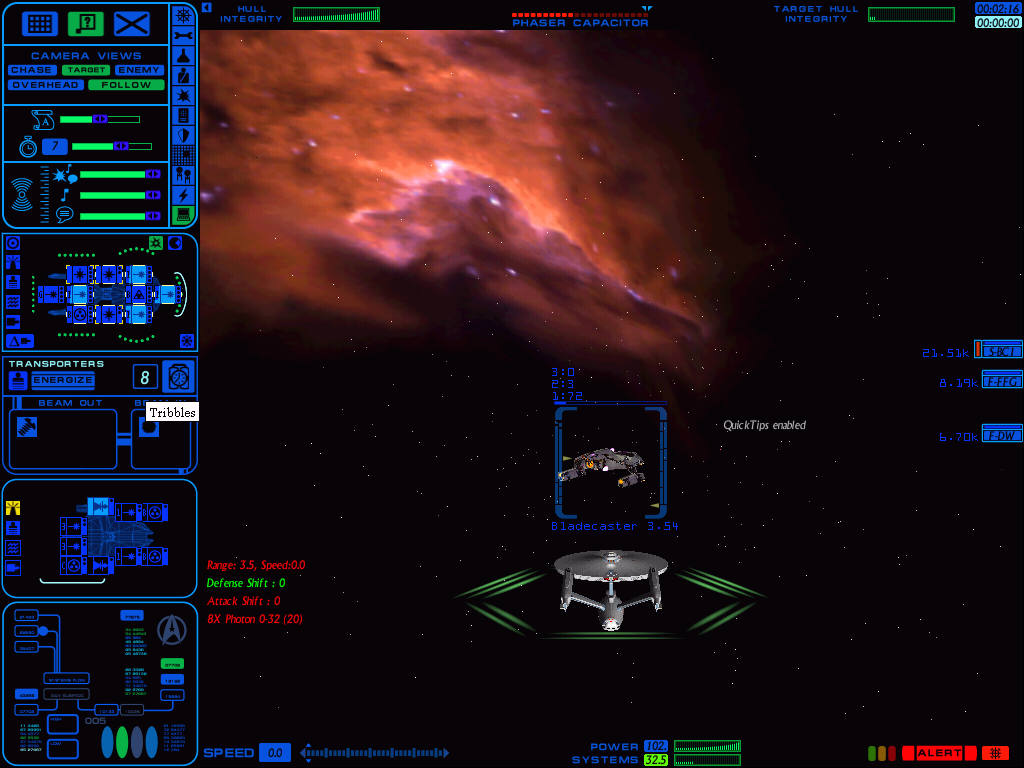Open the wrench repair panel
1024x768 pixels.
(183, 35)
